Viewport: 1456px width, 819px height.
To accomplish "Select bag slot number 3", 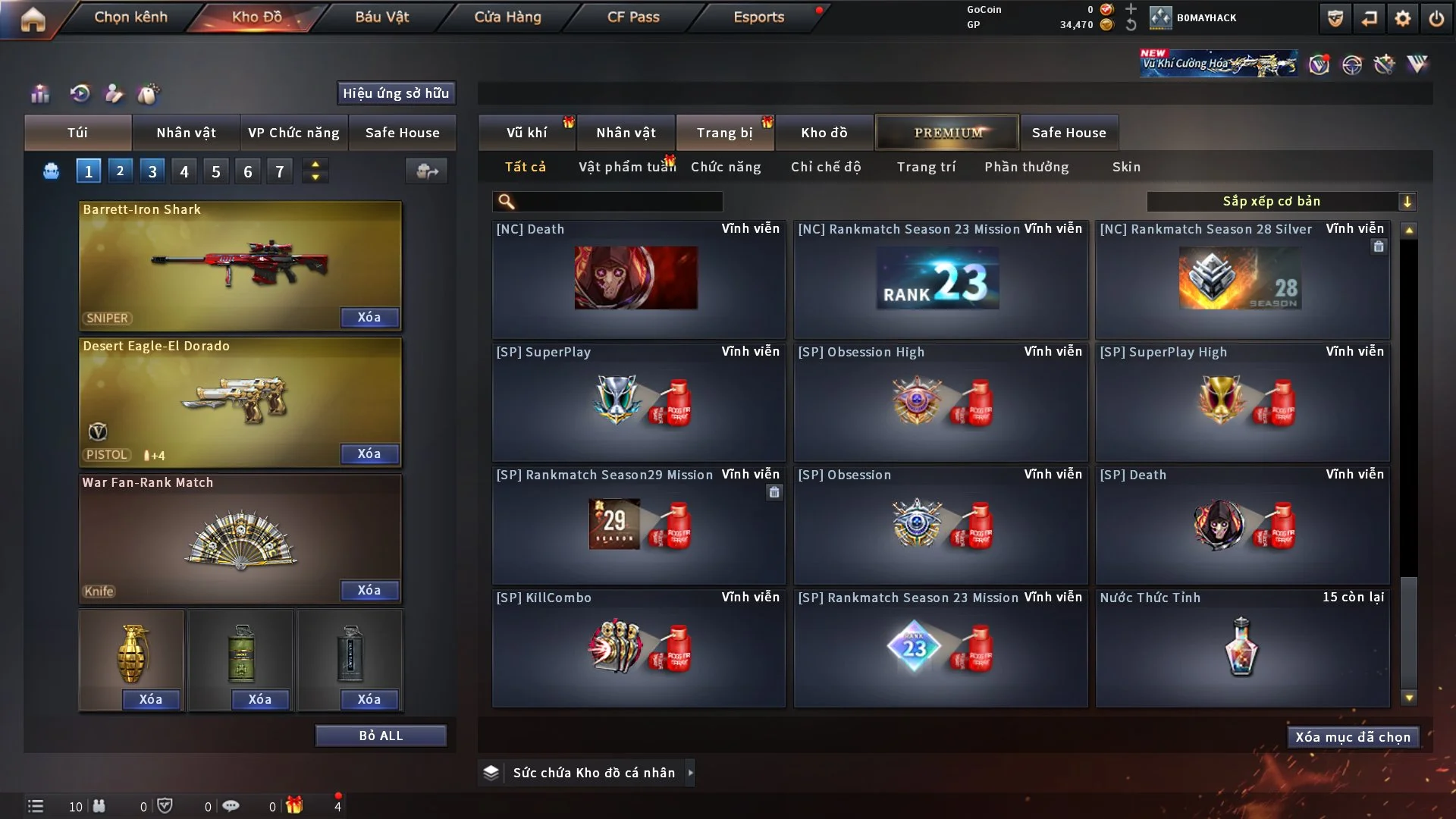I will pos(152,171).
